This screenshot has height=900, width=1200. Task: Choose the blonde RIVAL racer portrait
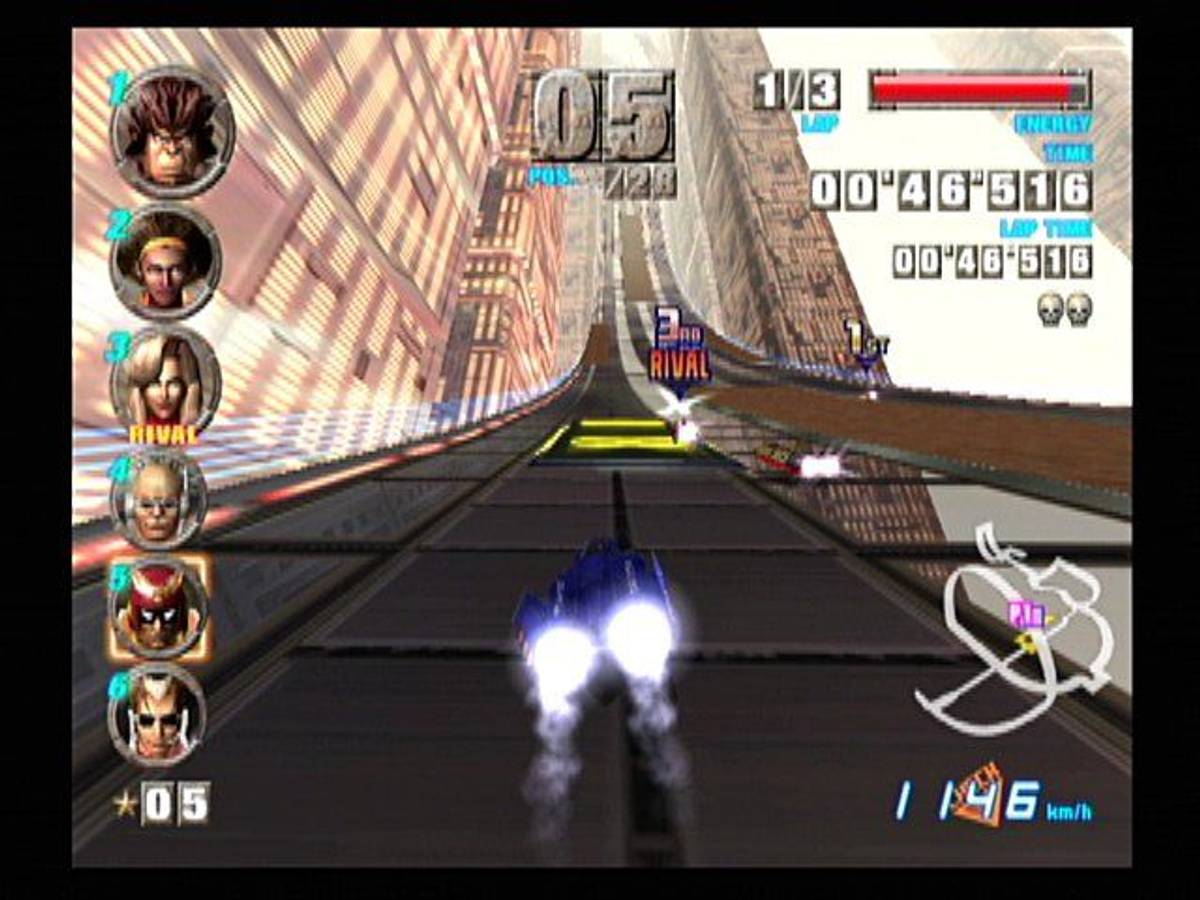[165, 385]
